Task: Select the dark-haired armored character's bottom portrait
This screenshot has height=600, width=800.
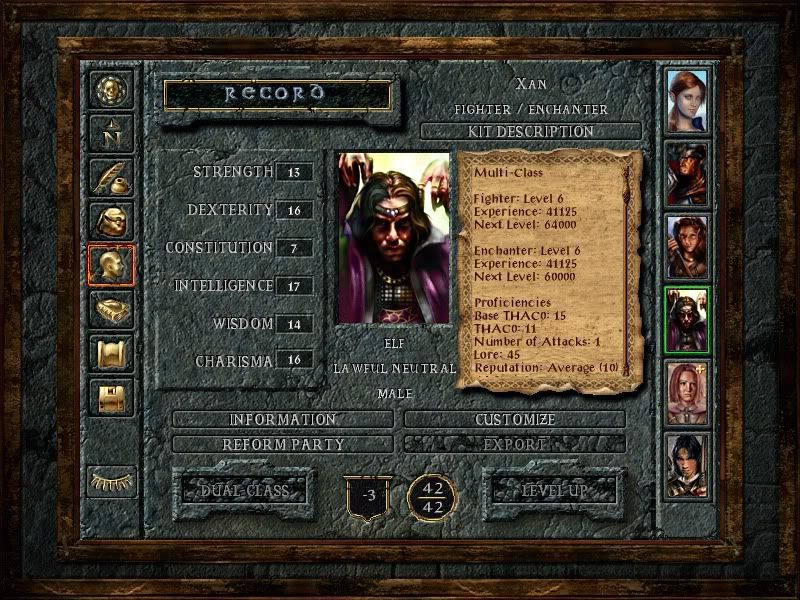Action: point(686,465)
